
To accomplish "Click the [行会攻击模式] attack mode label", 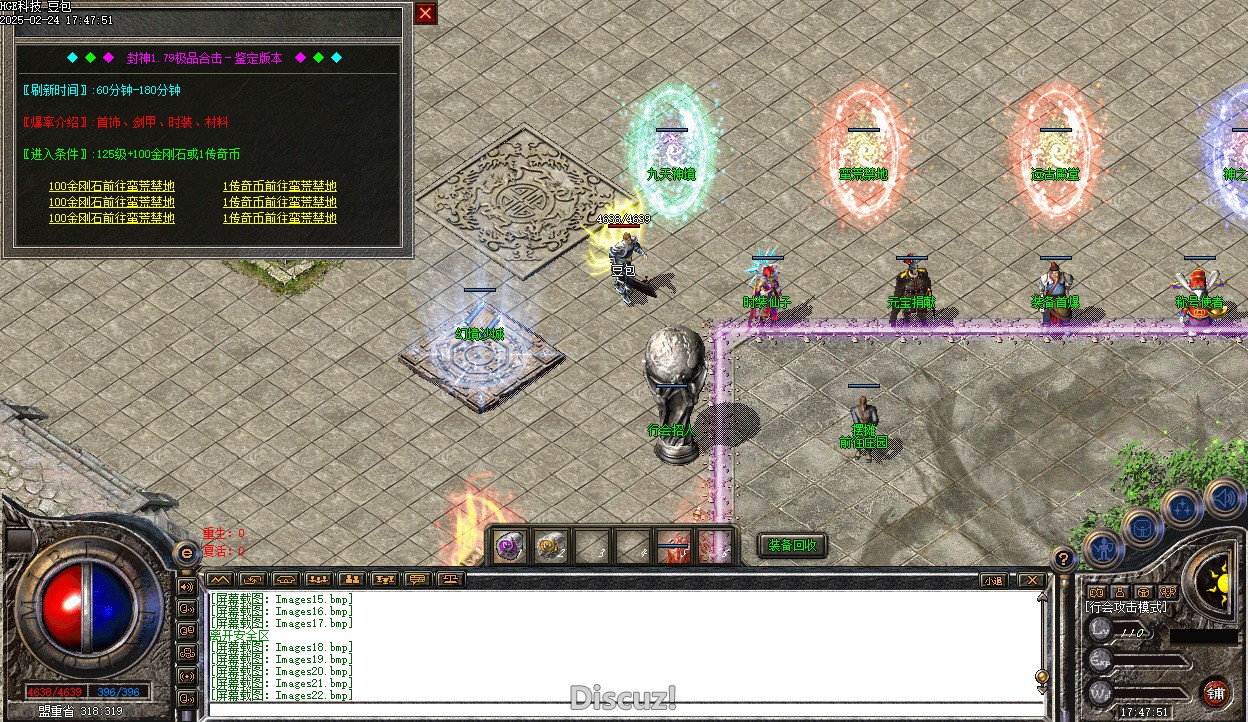I will 1126,607.
